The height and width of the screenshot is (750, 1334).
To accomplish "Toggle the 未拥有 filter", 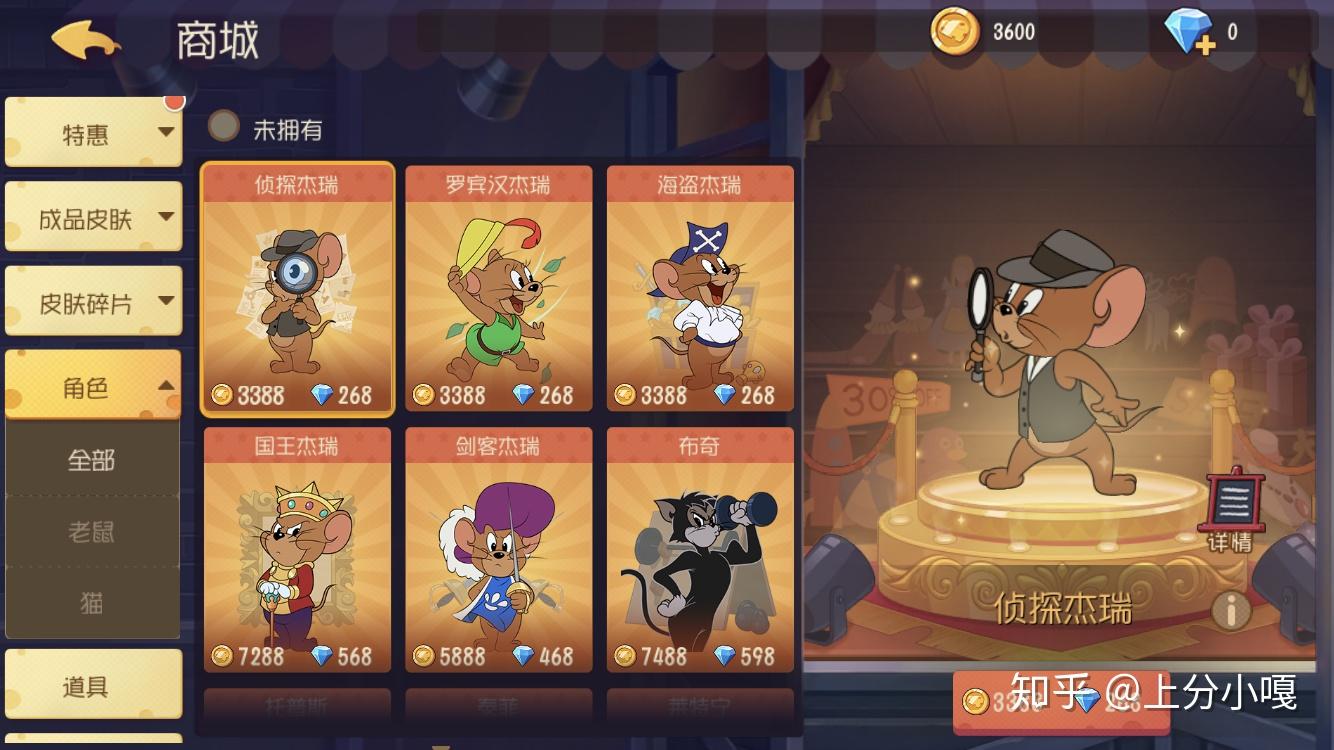I will point(224,127).
